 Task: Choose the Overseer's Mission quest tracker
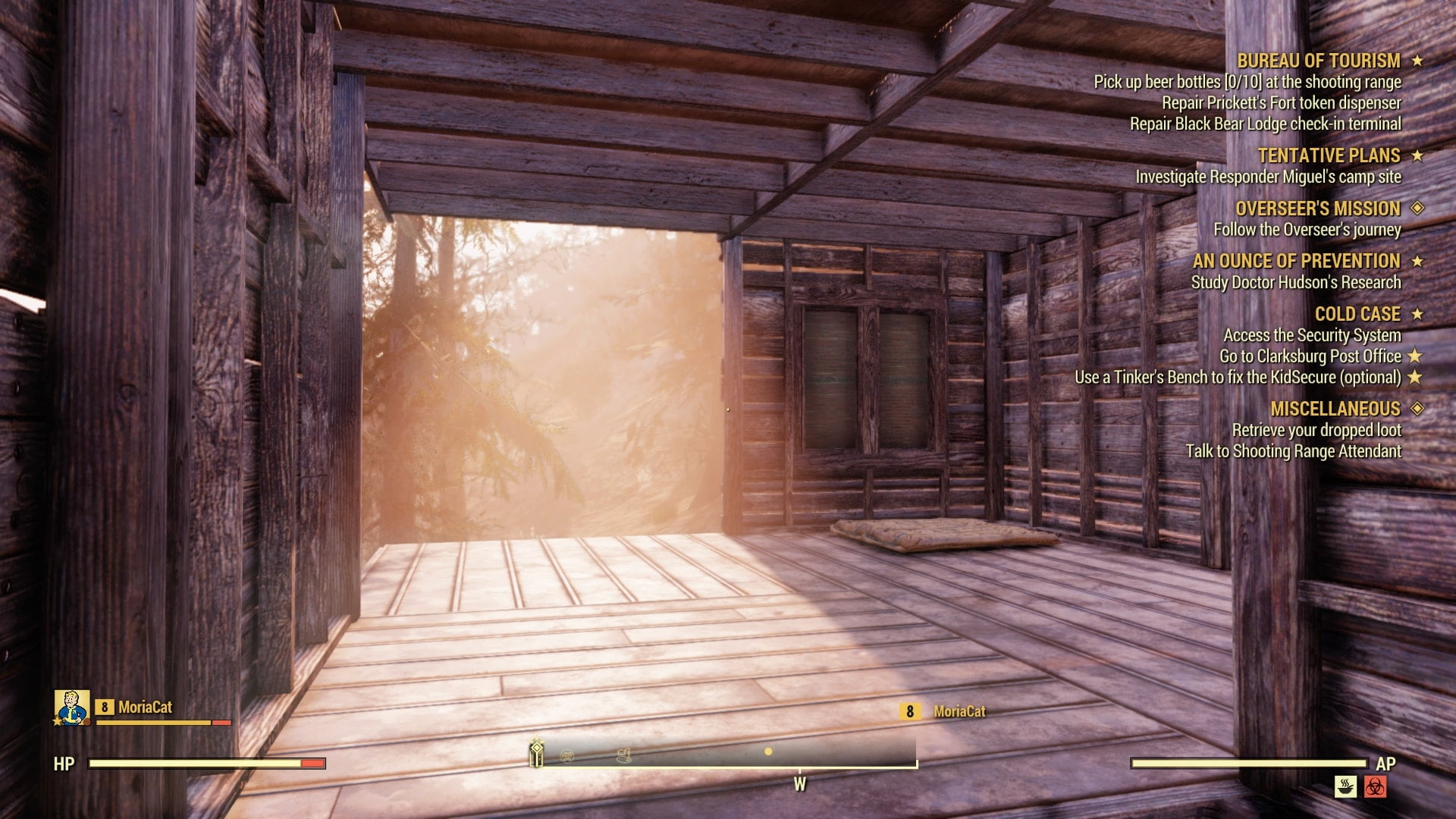coord(1317,209)
